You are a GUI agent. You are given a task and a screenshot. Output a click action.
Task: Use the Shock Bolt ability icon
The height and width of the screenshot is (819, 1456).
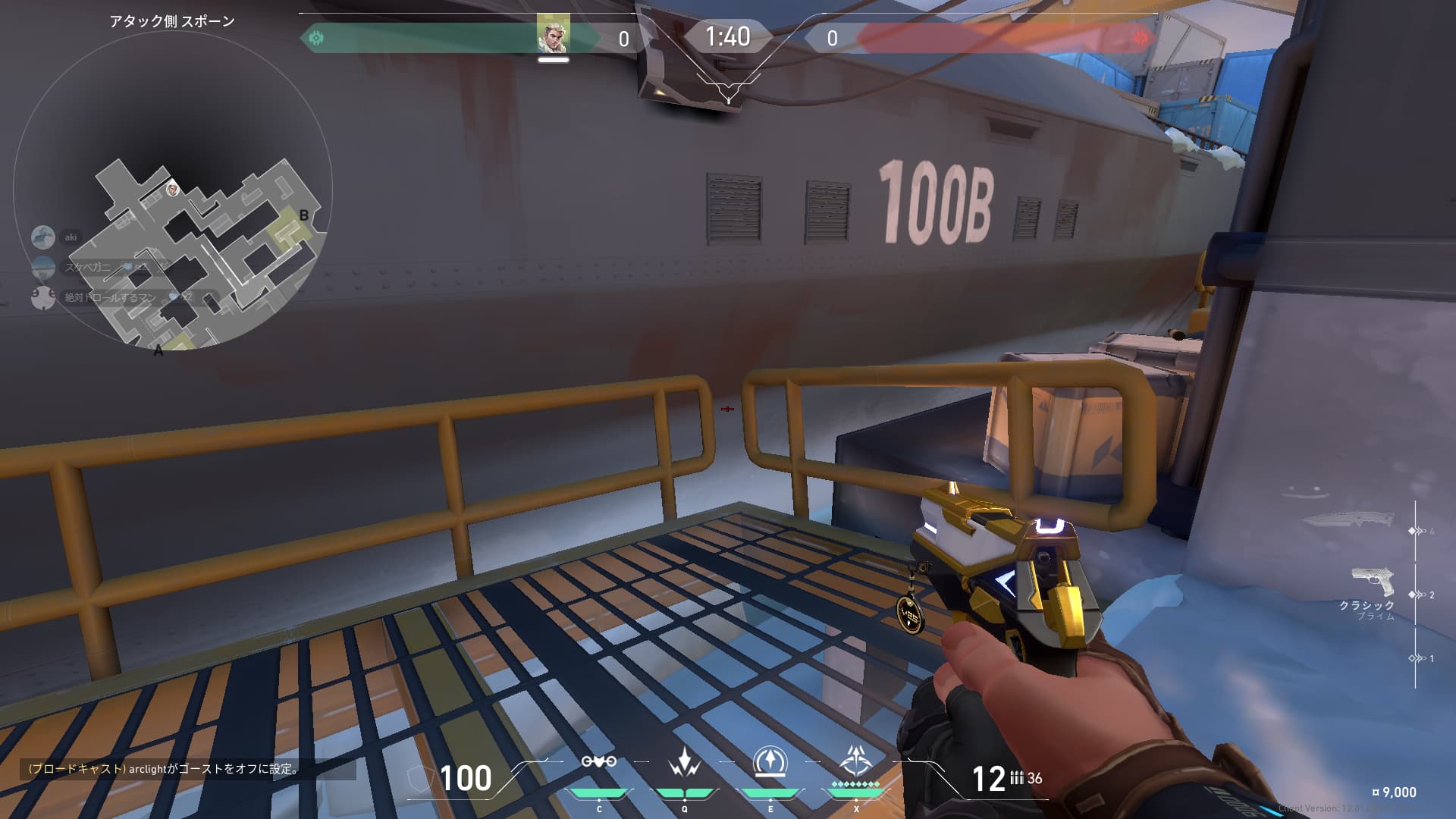pyautogui.click(x=684, y=762)
